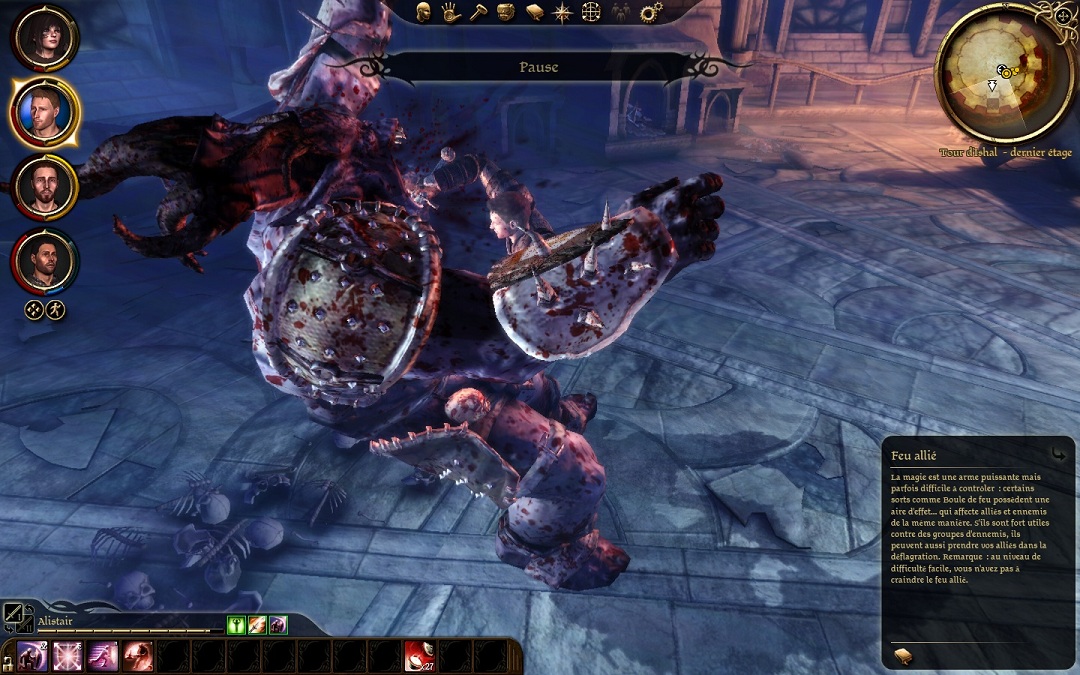Activate the first quickbar ability, kneeling figure
Image resolution: width=1080 pixels, height=675 pixels.
point(32,657)
